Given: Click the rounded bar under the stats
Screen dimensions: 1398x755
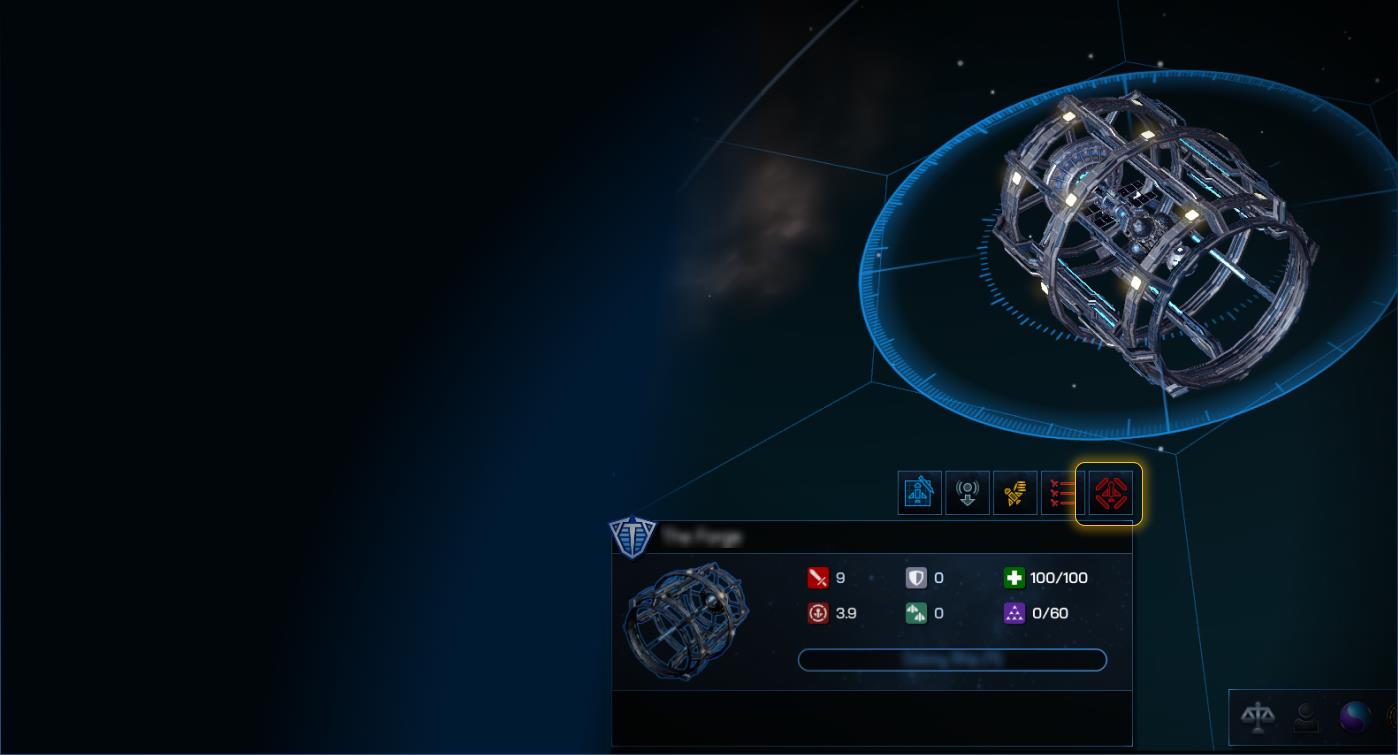Looking at the screenshot, I should point(952,660).
